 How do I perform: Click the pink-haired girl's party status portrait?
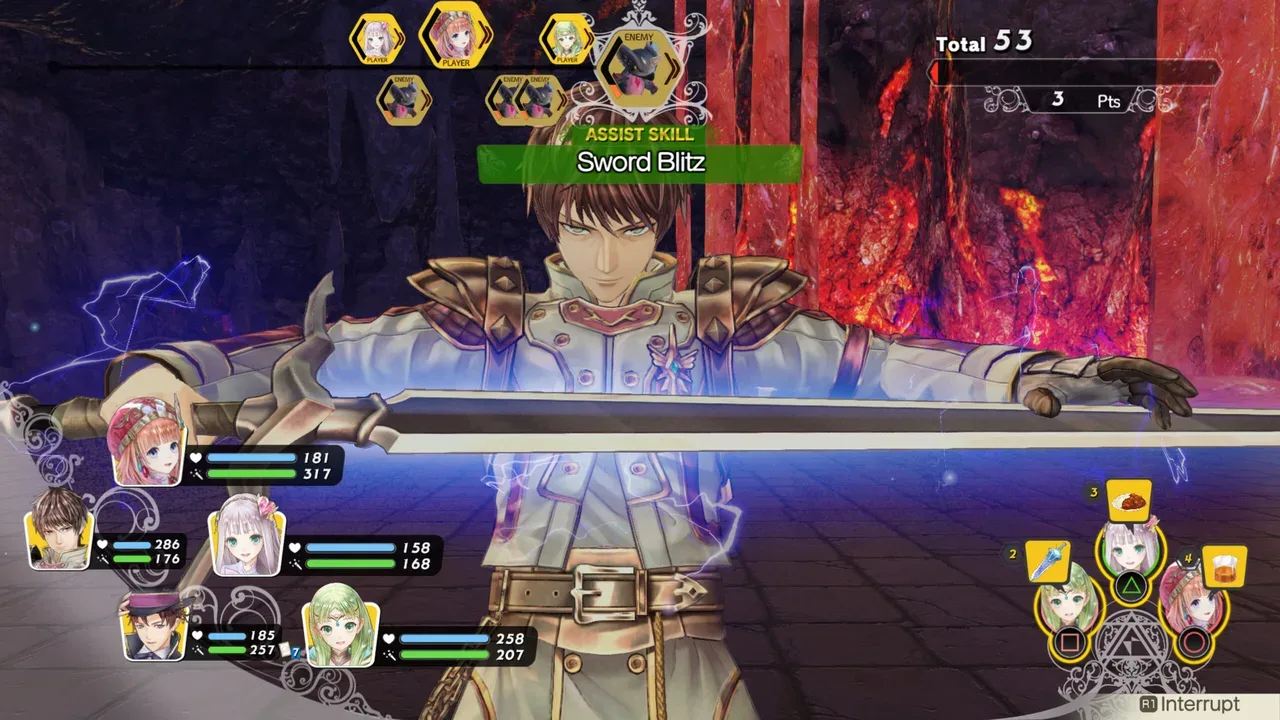[x=148, y=442]
